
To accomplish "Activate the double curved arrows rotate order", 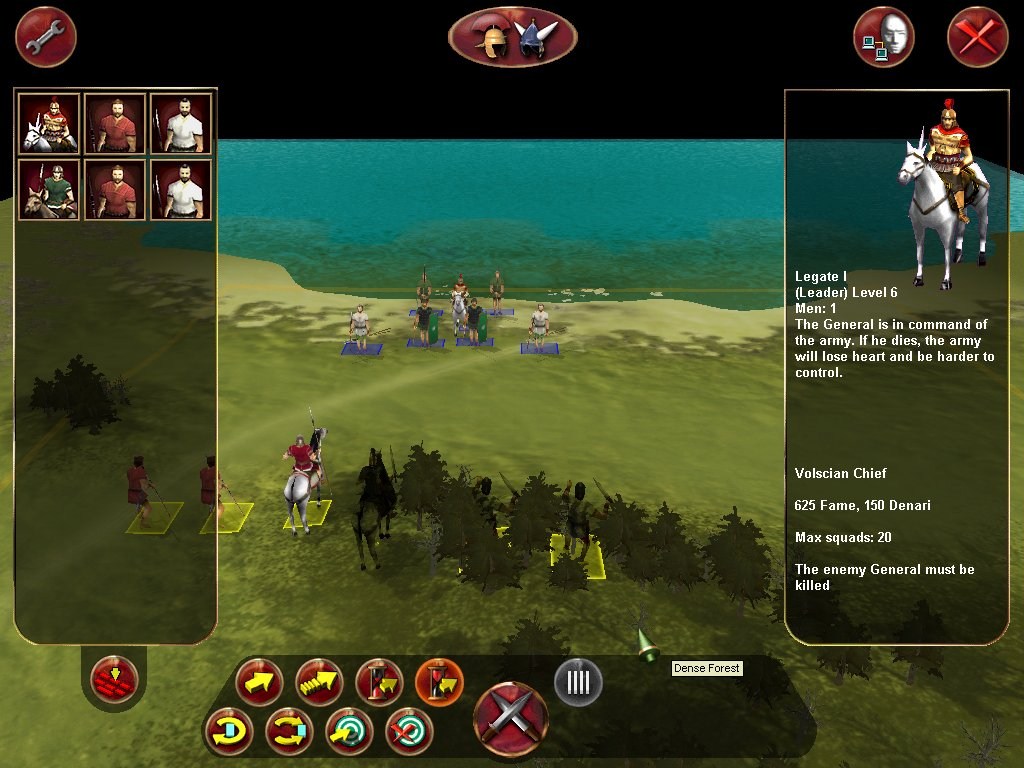I will point(289,732).
